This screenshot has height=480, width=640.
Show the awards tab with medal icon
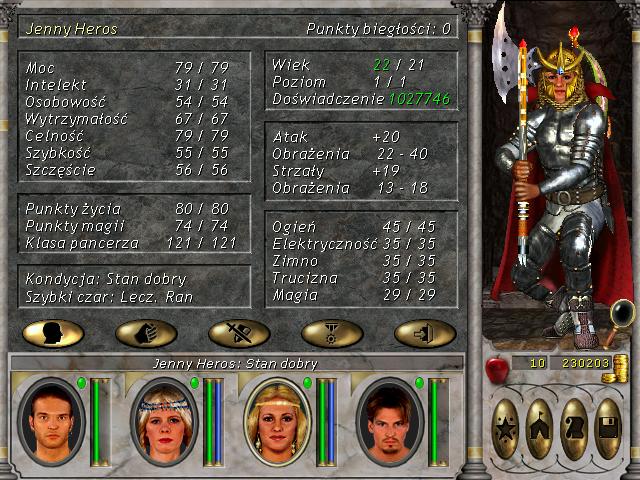tap(331, 333)
